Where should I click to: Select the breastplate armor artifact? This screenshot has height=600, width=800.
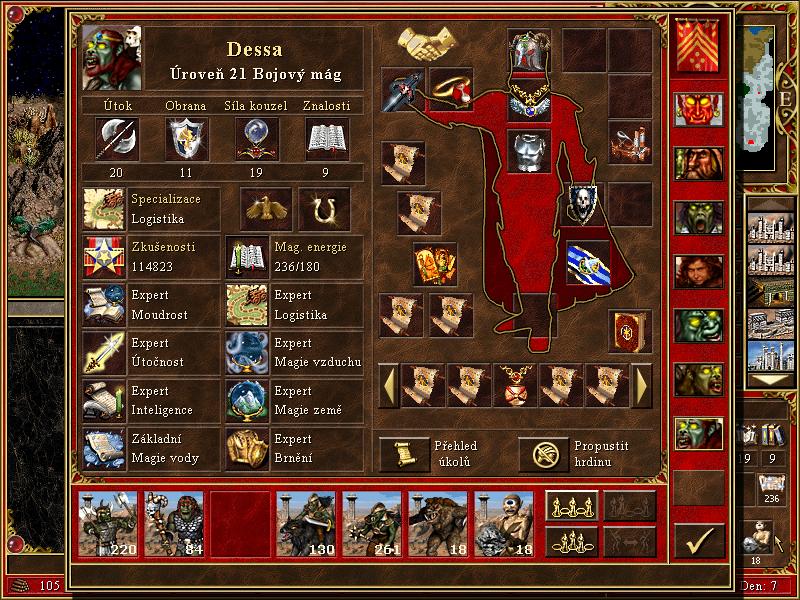pyautogui.click(x=530, y=152)
